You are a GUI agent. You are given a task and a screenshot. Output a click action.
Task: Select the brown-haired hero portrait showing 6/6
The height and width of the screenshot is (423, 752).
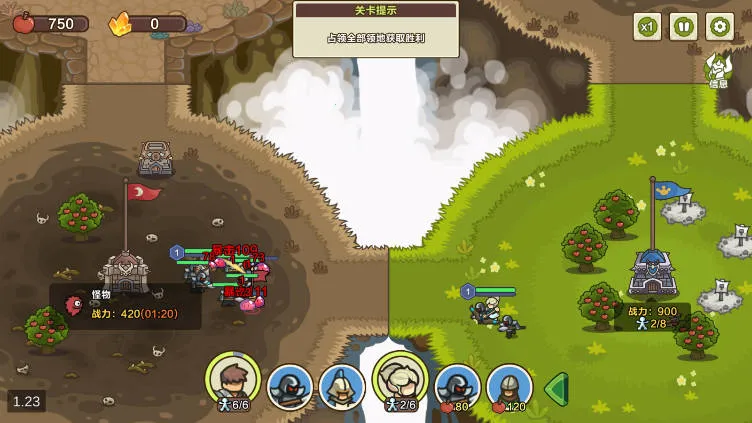233,381
